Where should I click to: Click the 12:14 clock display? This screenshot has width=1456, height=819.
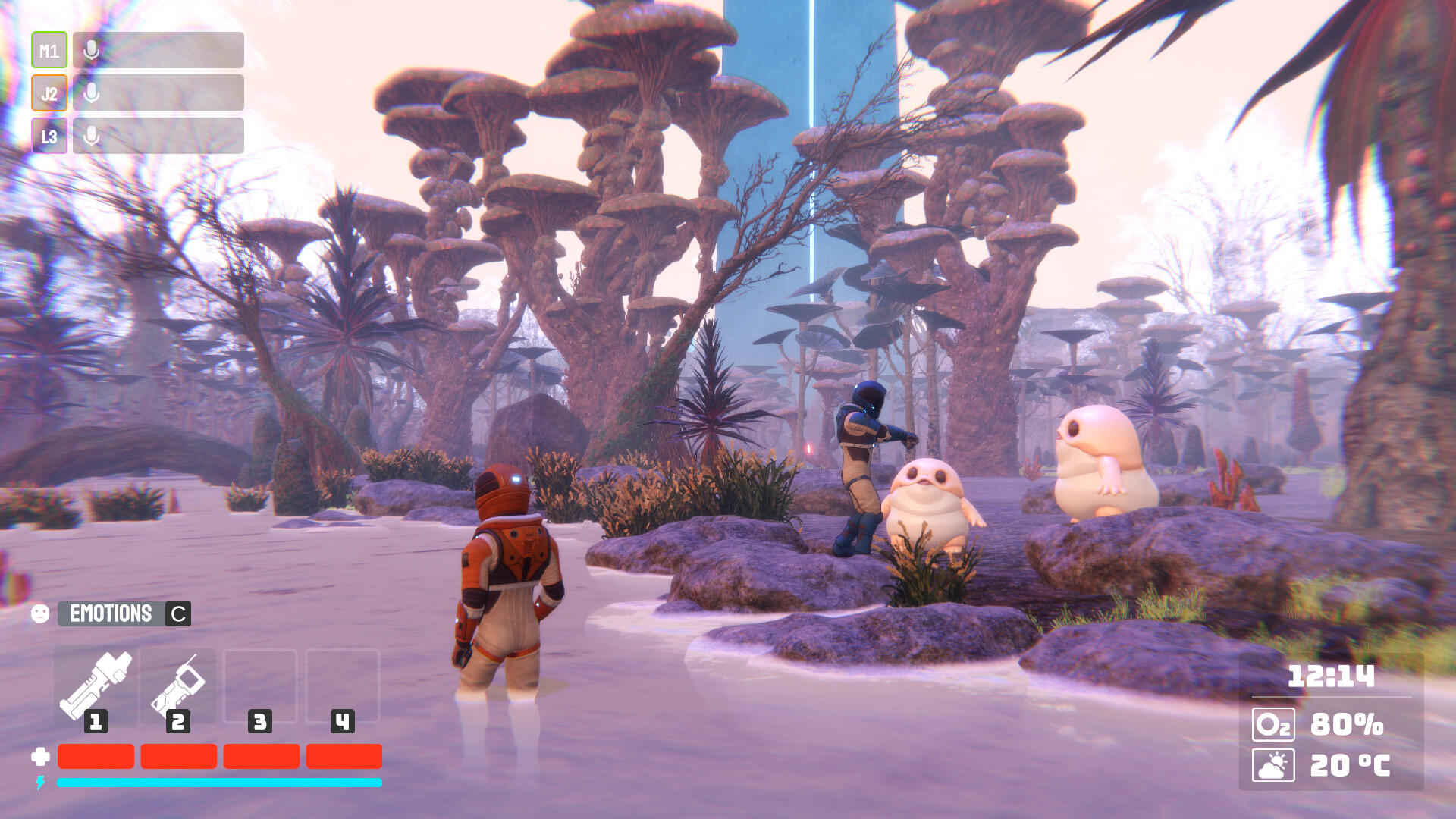(x=1333, y=674)
